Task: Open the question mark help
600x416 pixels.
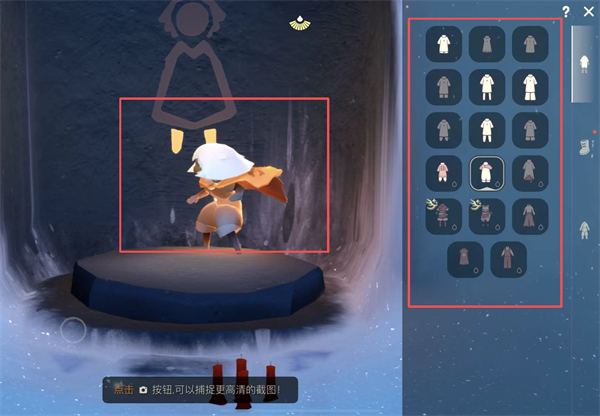Action: tap(566, 11)
